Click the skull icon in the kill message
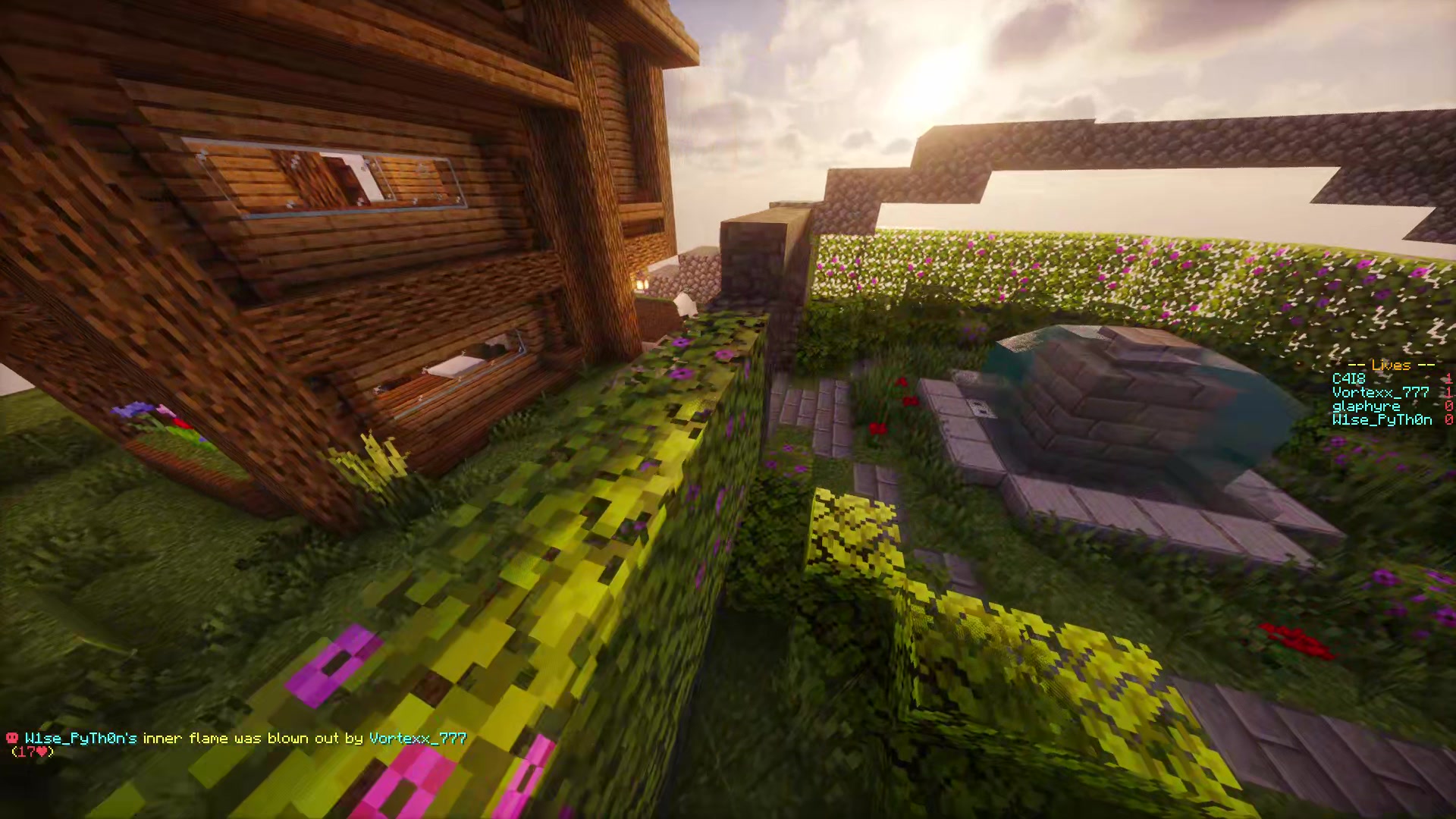This screenshot has height=819, width=1456. click(13, 738)
